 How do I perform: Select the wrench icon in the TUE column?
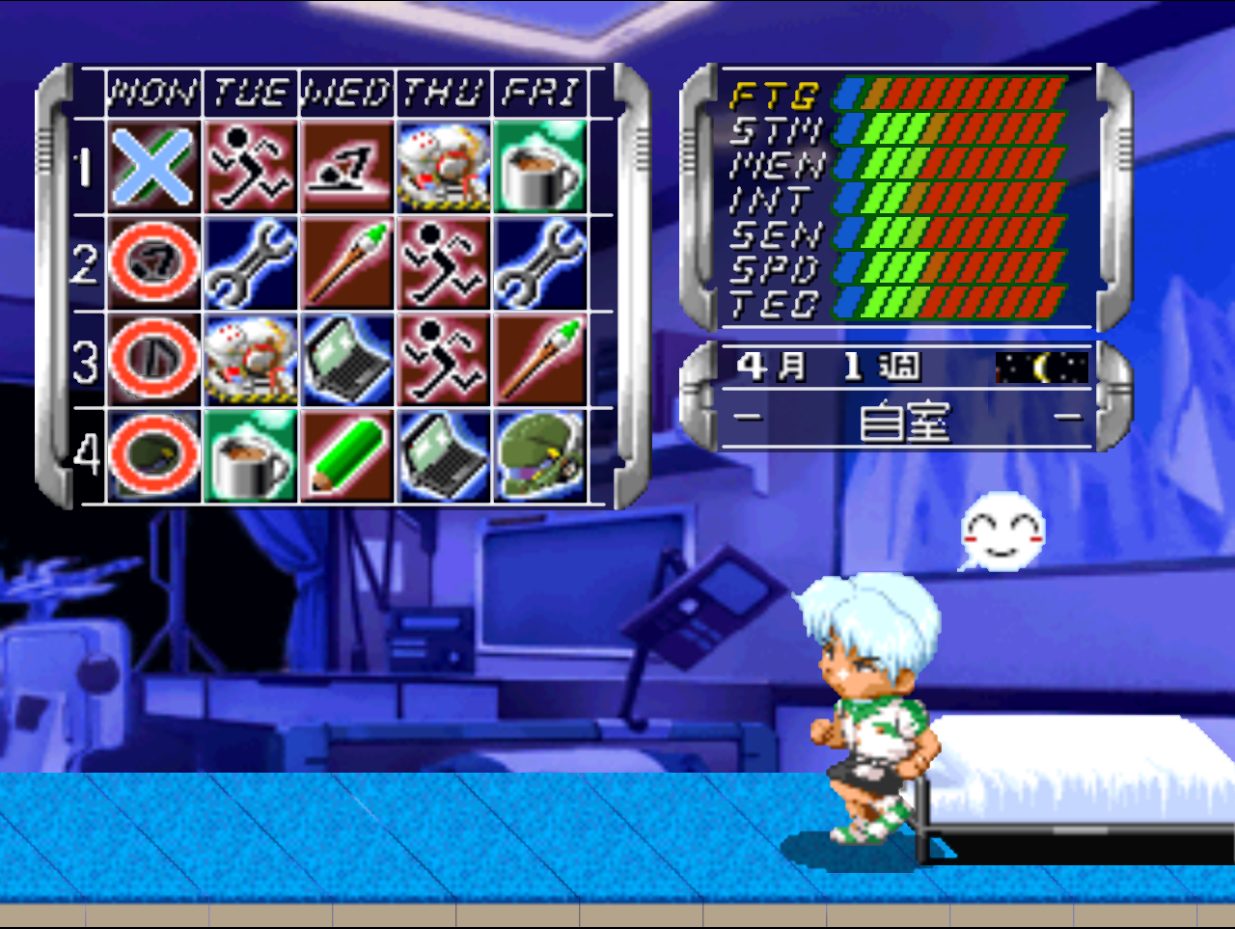[x=250, y=263]
